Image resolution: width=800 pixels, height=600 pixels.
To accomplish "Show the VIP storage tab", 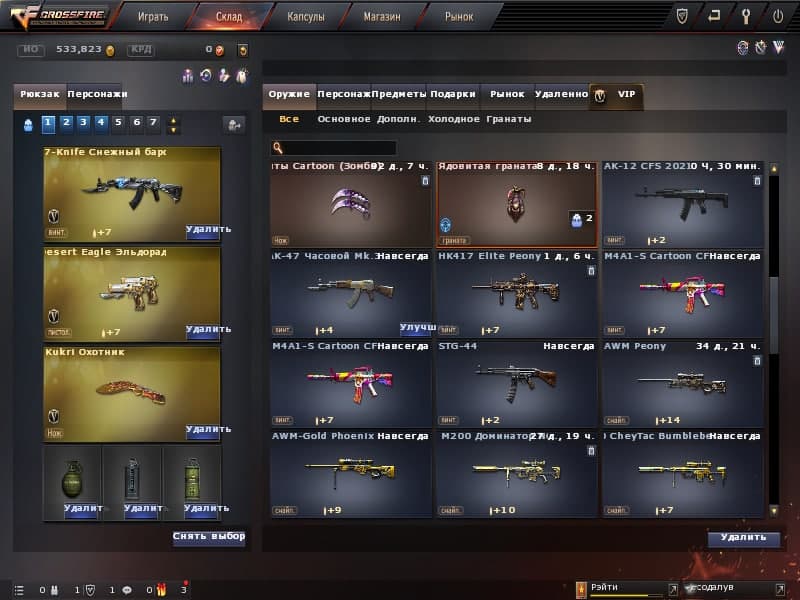I will coord(618,95).
